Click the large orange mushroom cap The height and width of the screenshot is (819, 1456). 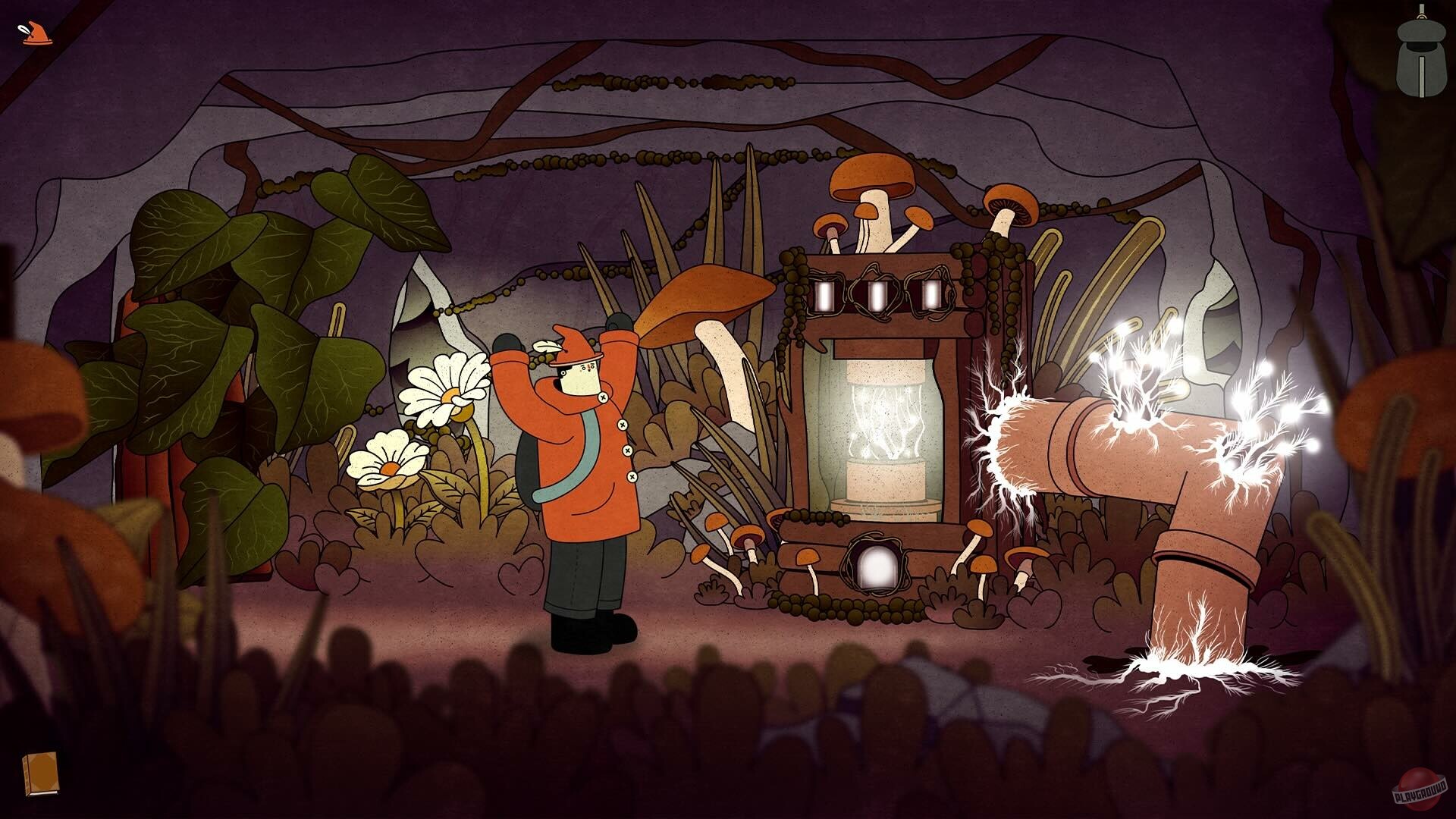tap(701, 300)
